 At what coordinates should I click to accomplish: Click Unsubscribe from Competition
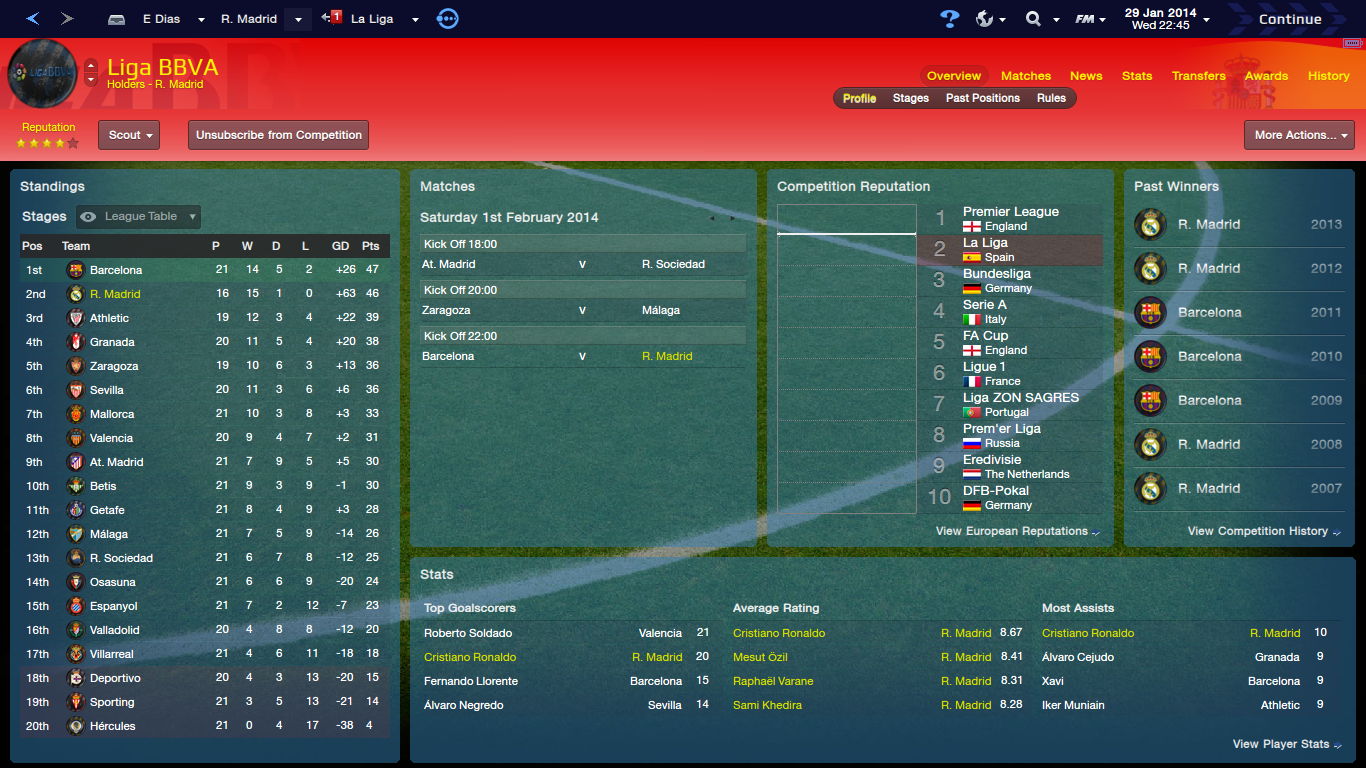pyautogui.click(x=278, y=134)
